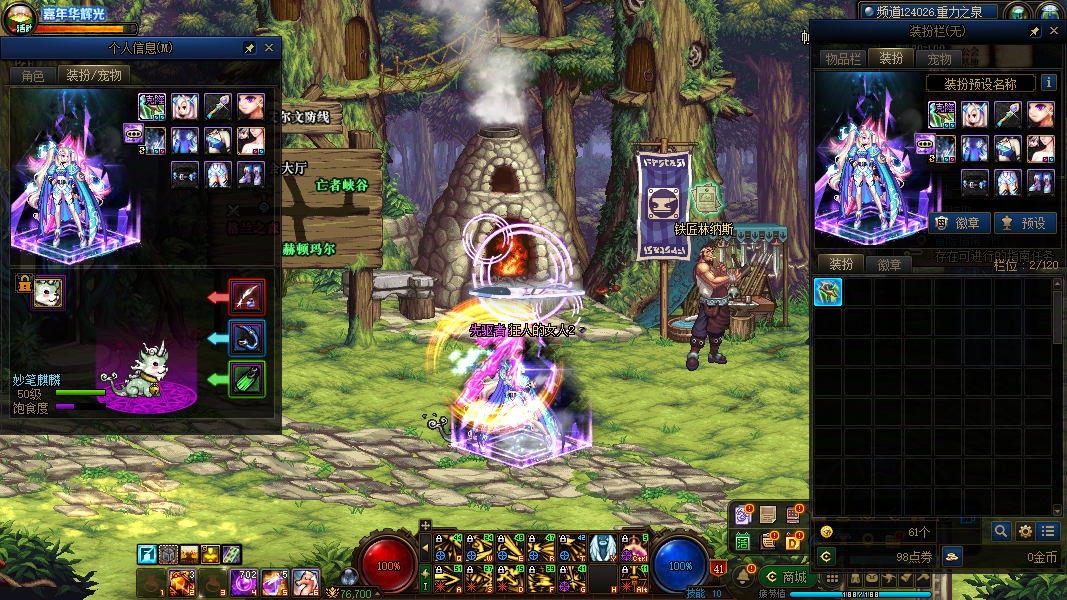This screenshot has width=1067, height=600.
Task: Open the inventory gear settings button
Action: tap(1025, 532)
